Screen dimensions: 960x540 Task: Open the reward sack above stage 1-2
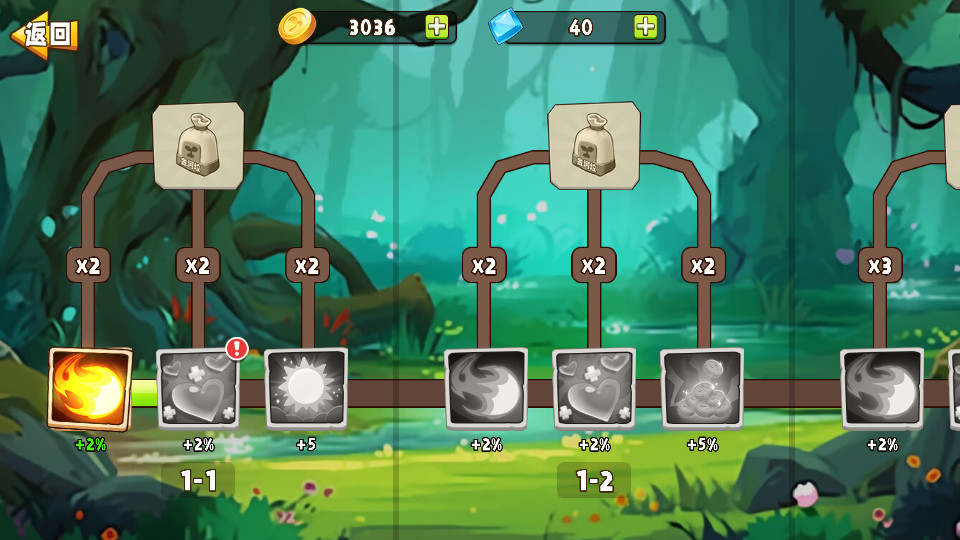click(x=594, y=145)
